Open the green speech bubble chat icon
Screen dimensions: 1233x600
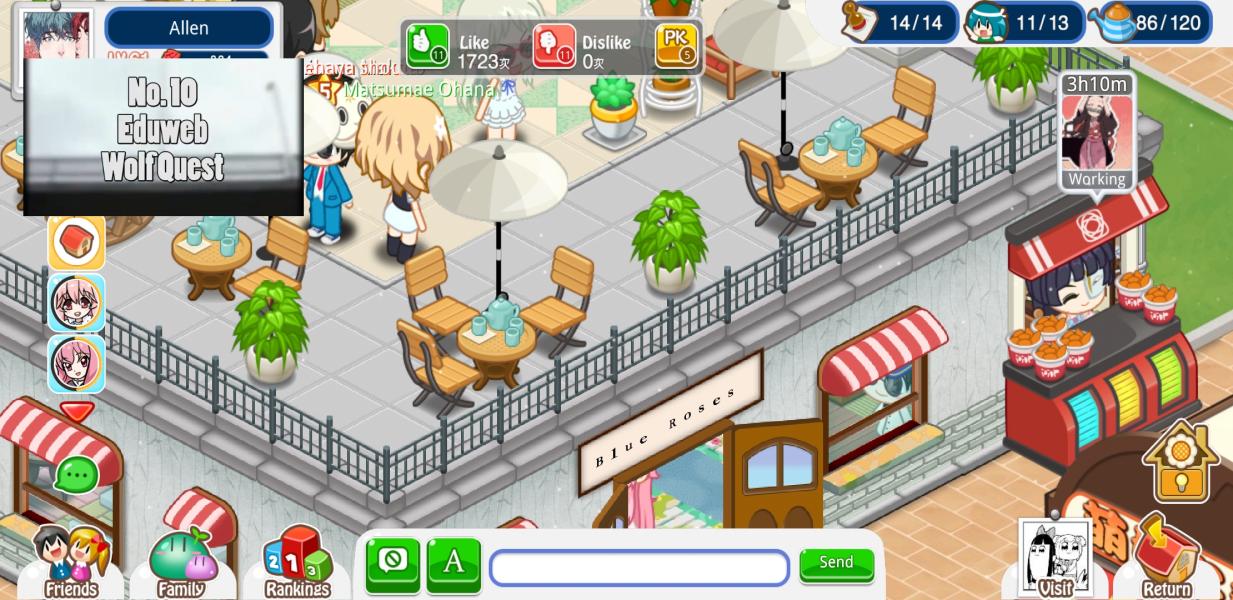(x=76, y=475)
